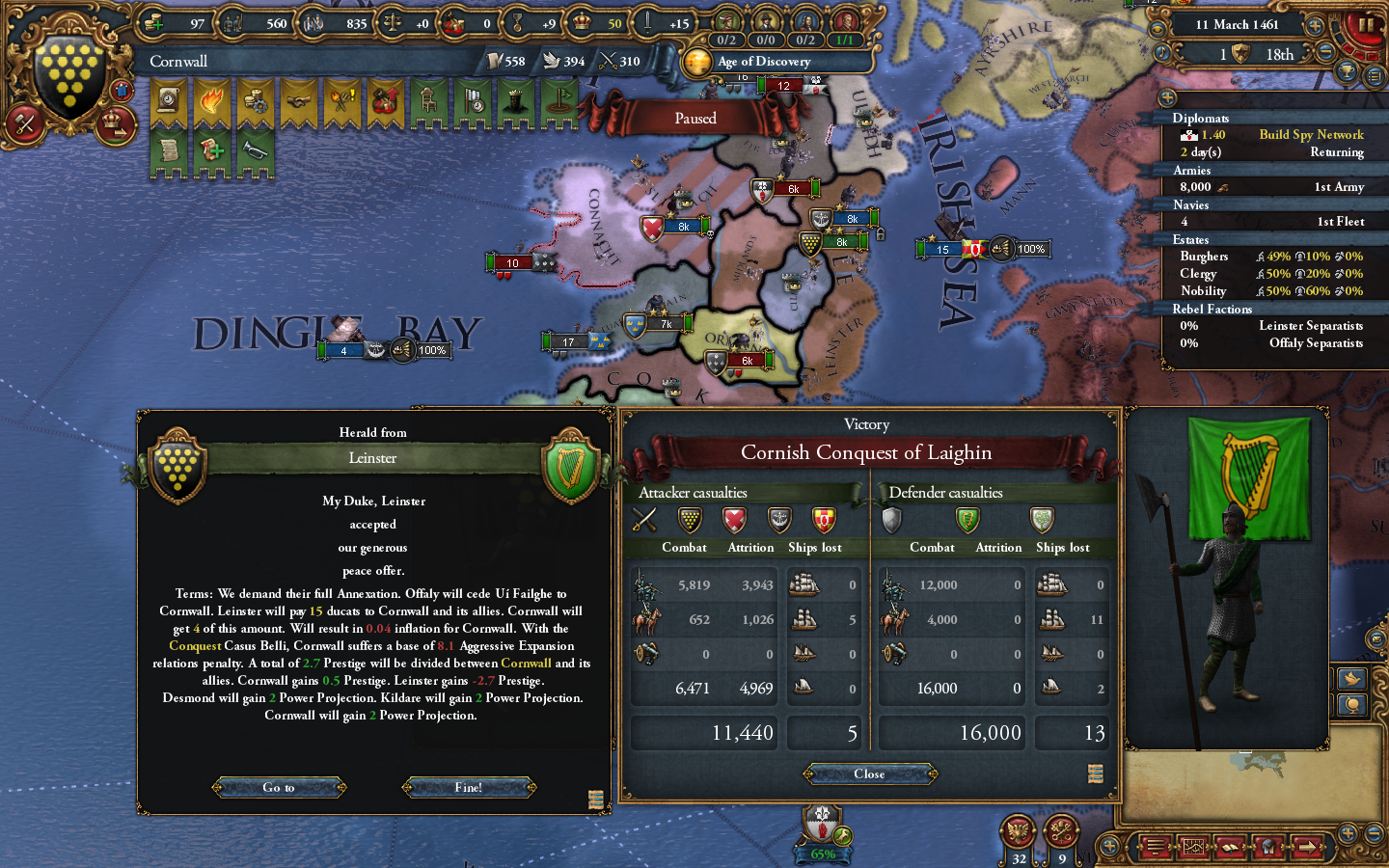Click the blue plus magnifier to zoom map
This screenshot has height=868, width=1389.
tap(1348, 831)
